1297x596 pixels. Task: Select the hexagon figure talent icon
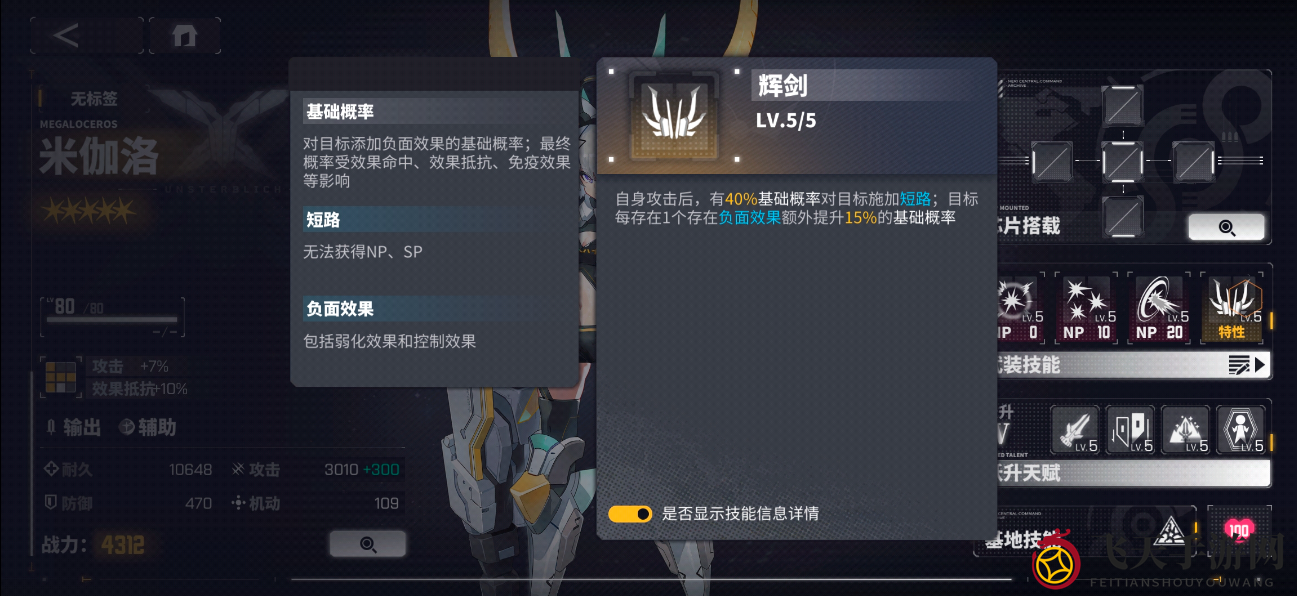point(1240,430)
